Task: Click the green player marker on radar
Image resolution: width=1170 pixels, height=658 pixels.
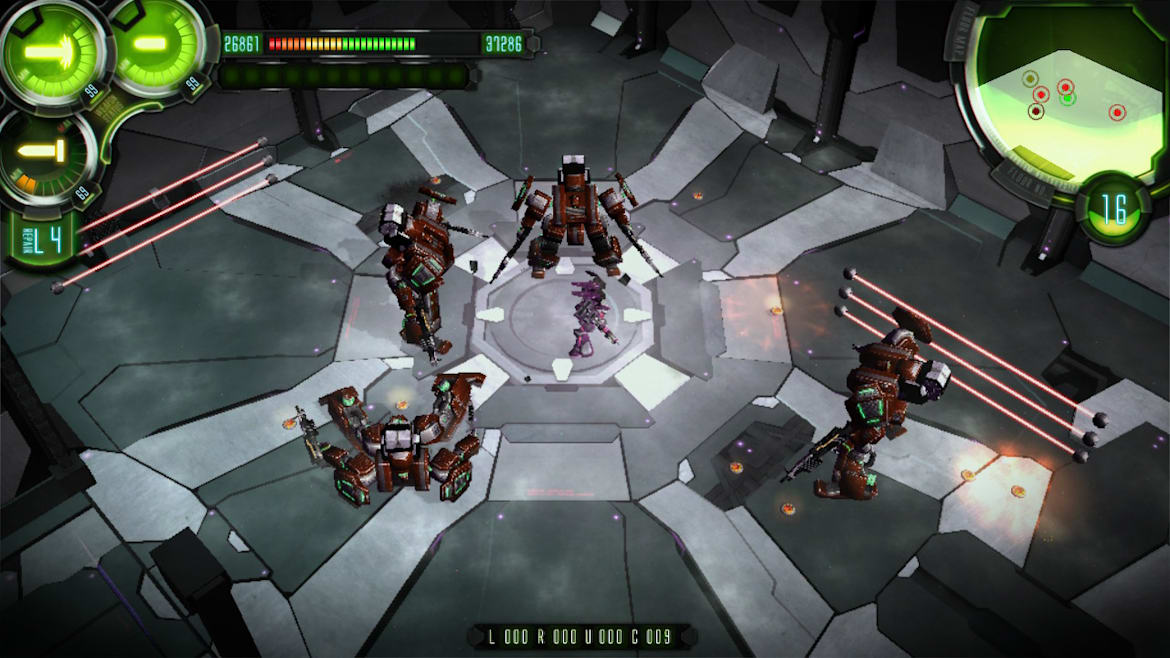Action: coord(1067,99)
